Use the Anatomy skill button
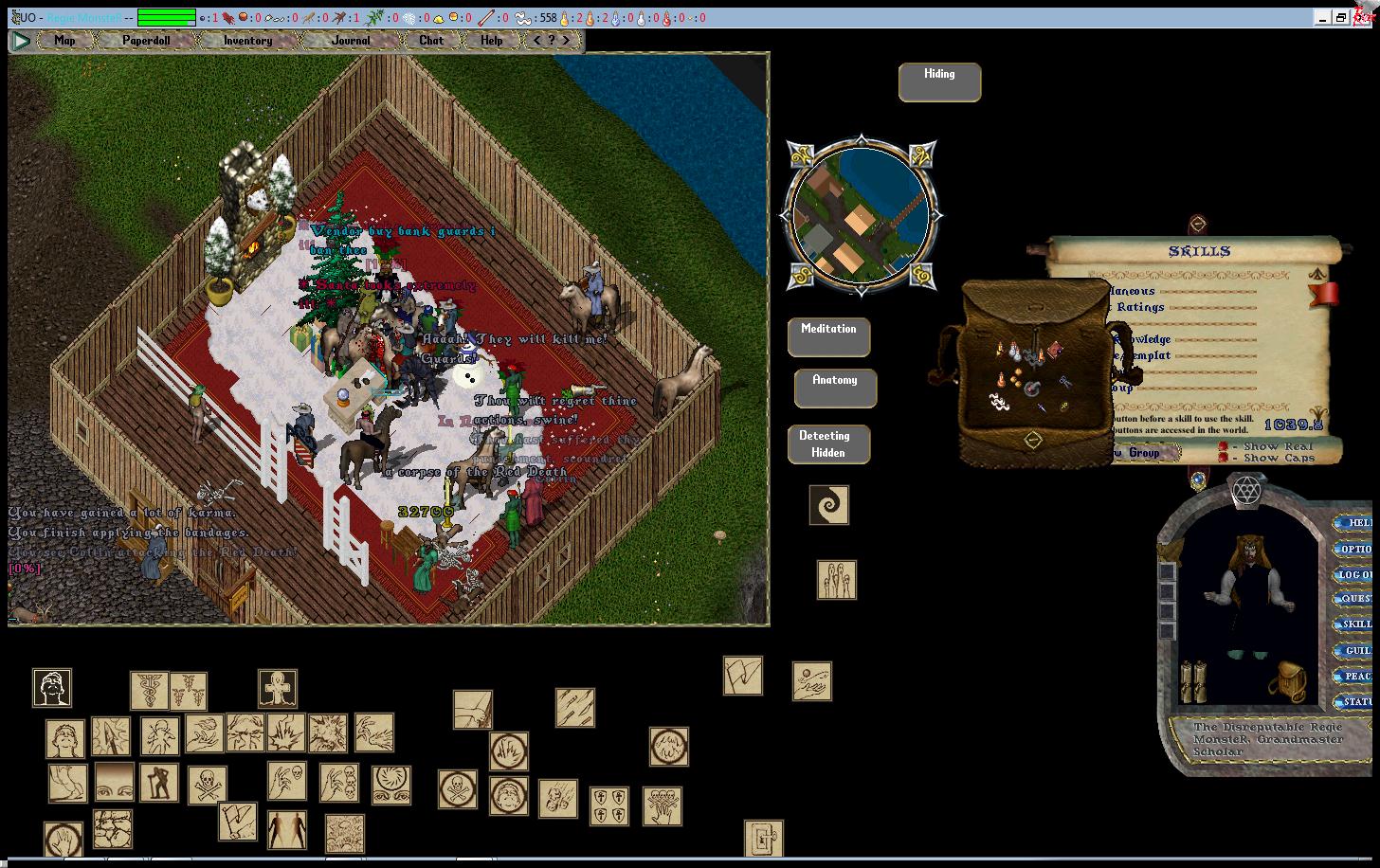The image size is (1380, 868). coord(835,388)
